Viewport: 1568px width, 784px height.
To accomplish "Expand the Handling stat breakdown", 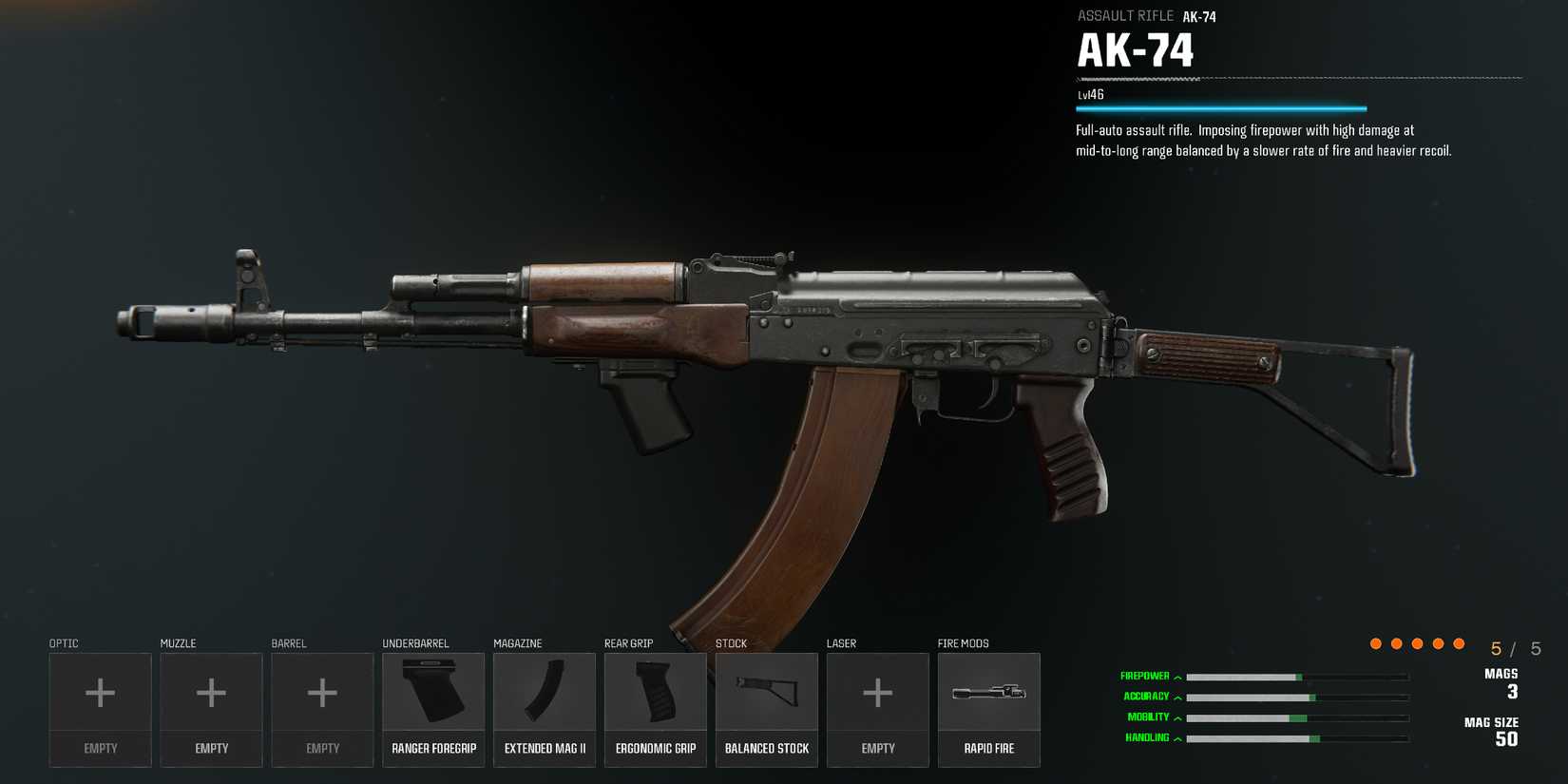I will [1176, 736].
